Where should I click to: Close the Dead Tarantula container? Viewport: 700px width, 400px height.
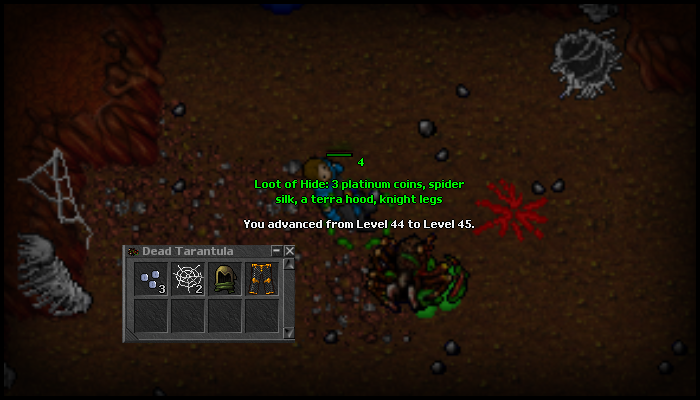pyautogui.click(x=290, y=251)
